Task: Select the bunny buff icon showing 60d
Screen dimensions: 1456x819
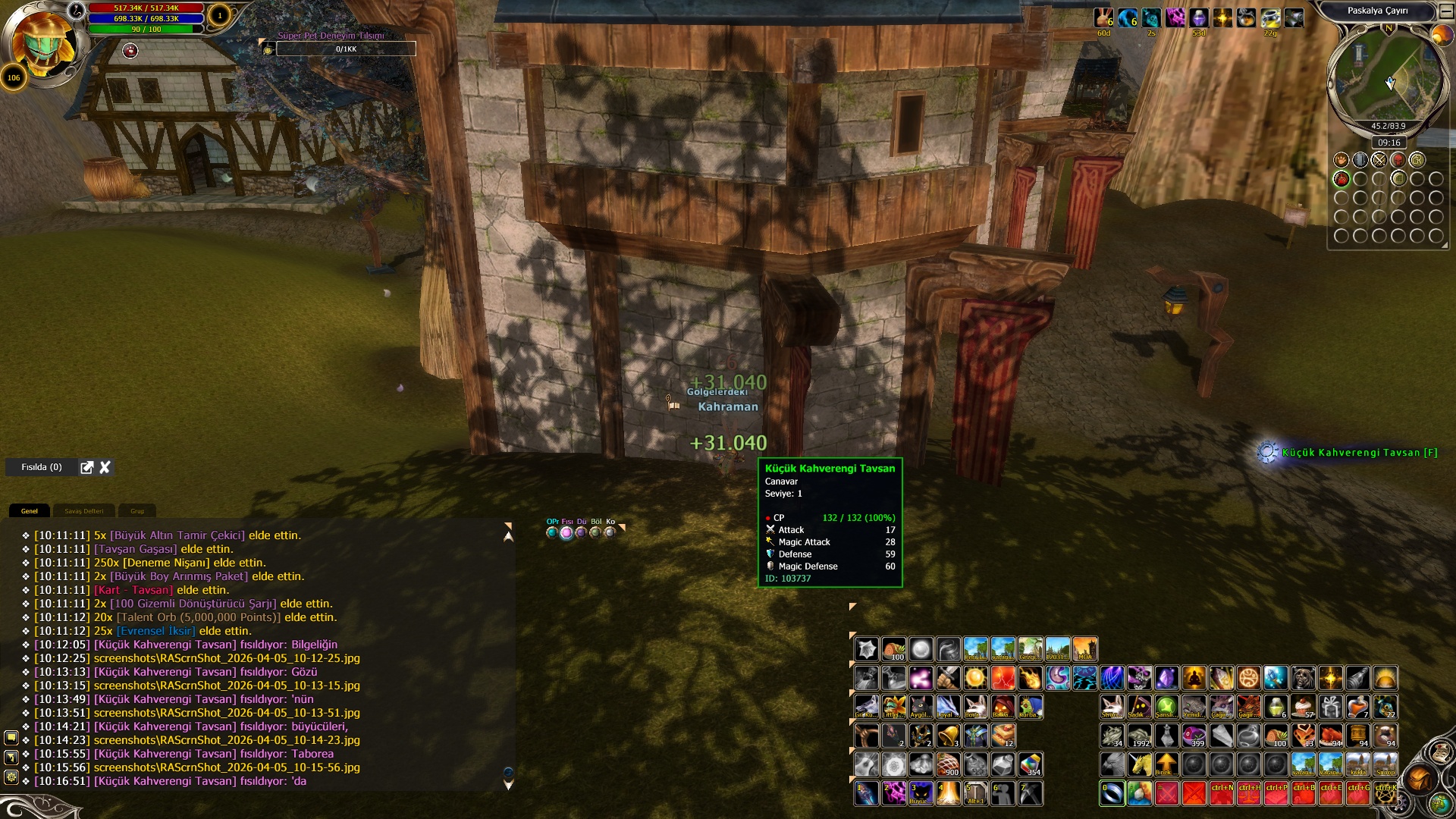Action: (x=1103, y=18)
